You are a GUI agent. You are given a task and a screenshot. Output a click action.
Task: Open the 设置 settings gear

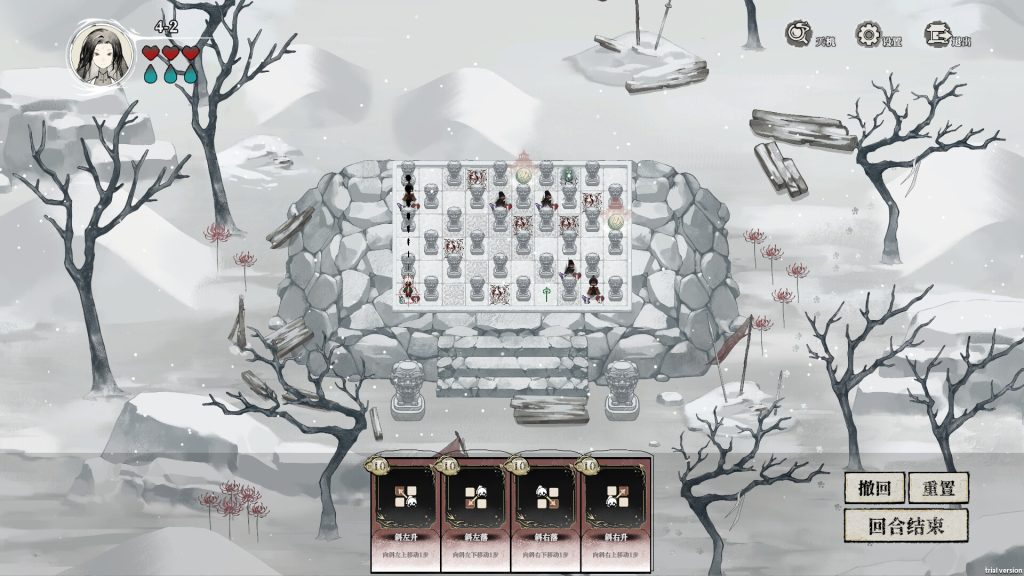pyautogui.click(x=868, y=35)
